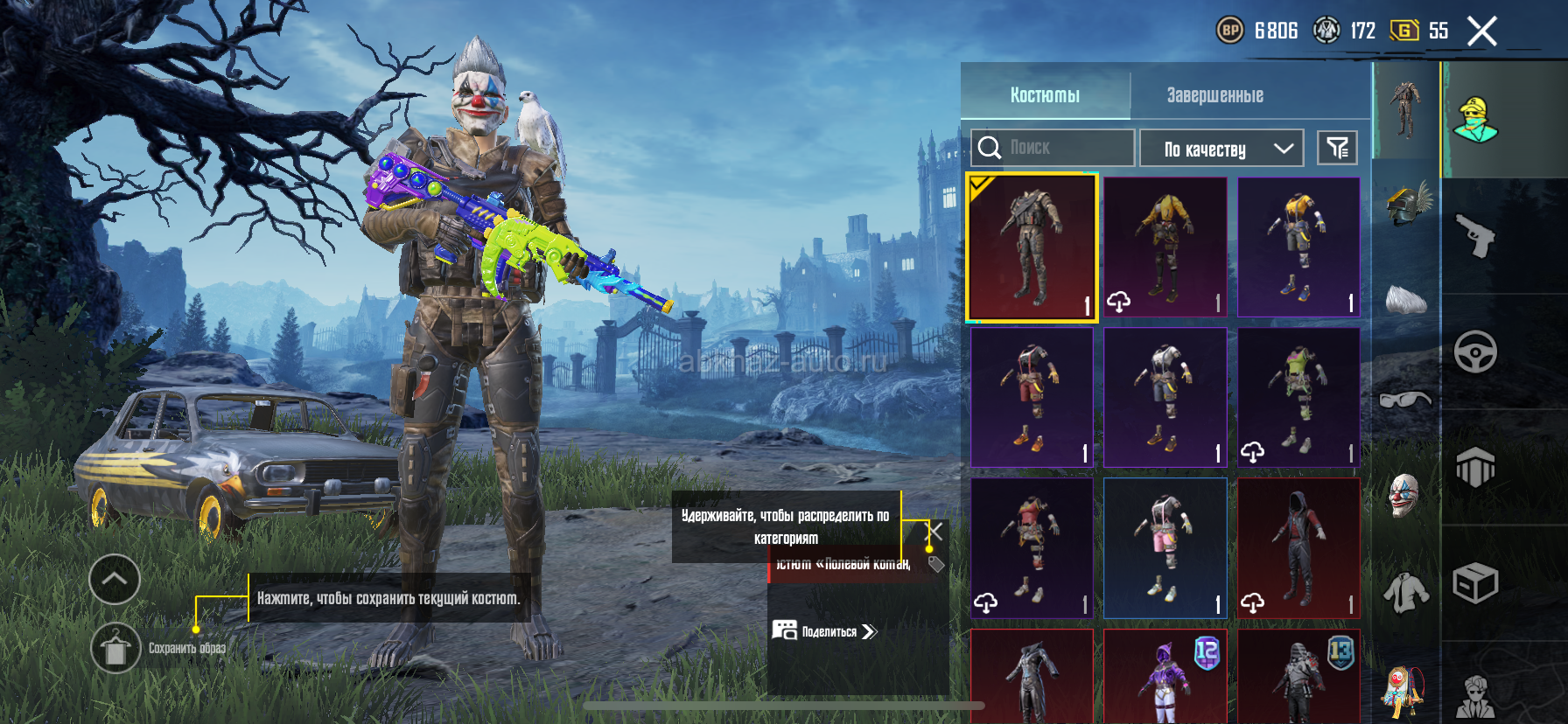The image size is (1568, 724).
Task: Open the Завершенные tab
Action: tap(1214, 94)
